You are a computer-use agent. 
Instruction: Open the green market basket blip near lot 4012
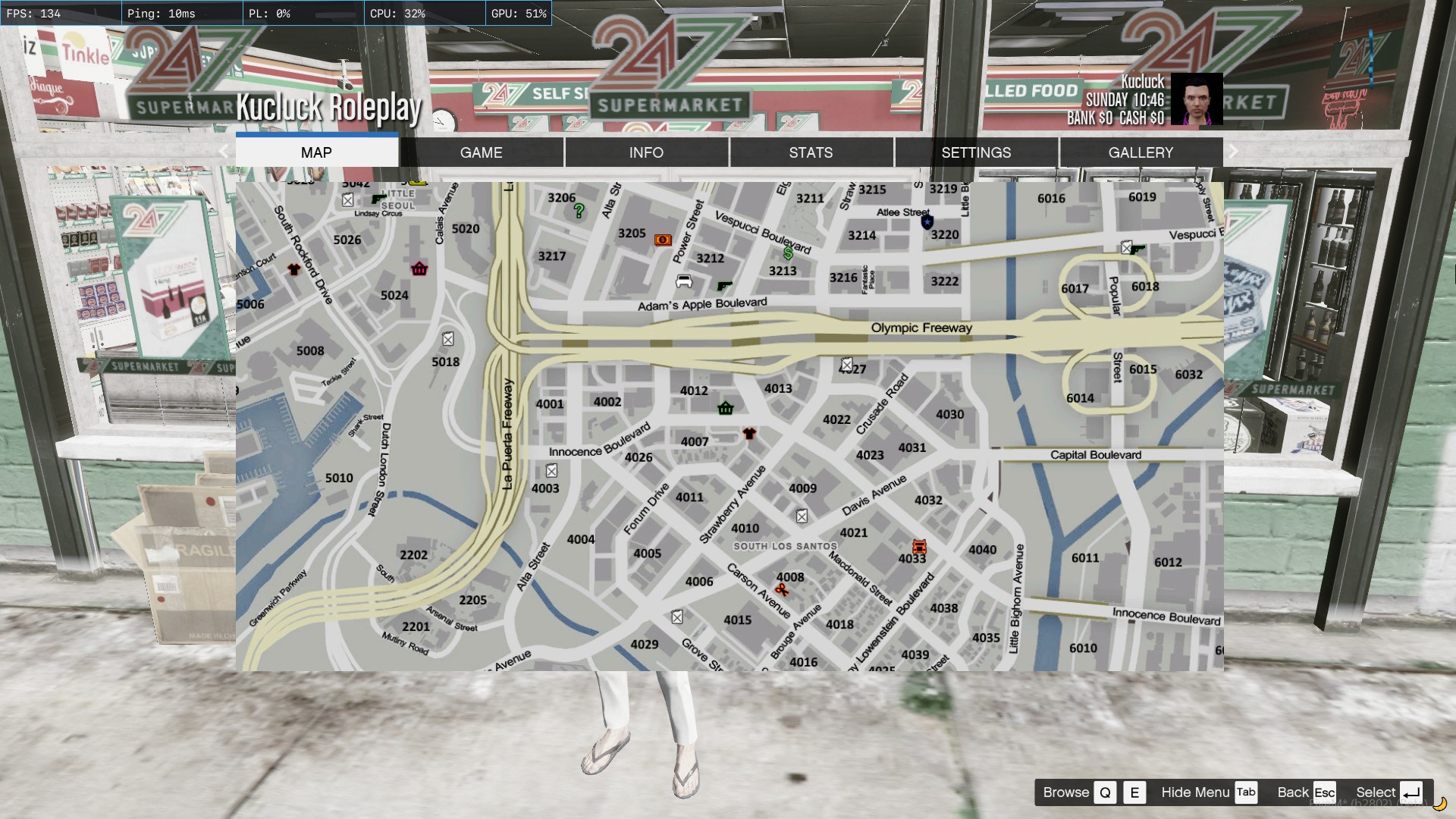pyautogui.click(x=726, y=409)
